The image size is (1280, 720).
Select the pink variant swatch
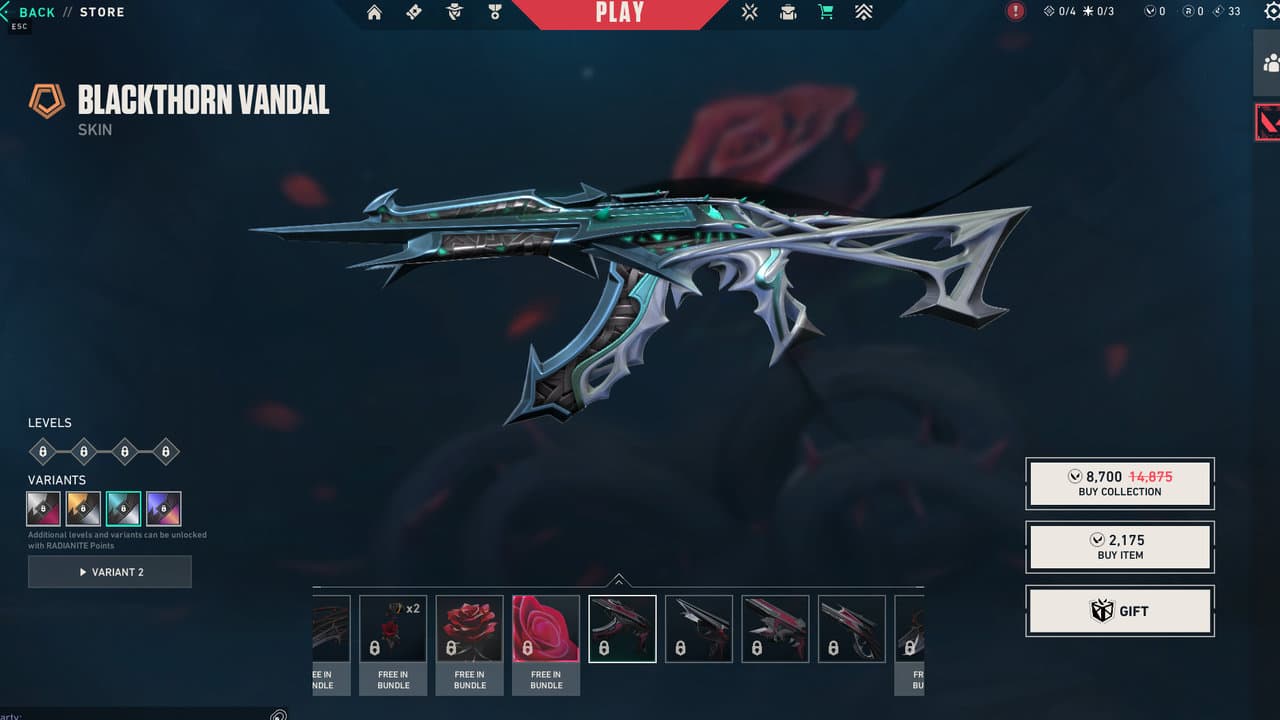[x=43, y=508]
